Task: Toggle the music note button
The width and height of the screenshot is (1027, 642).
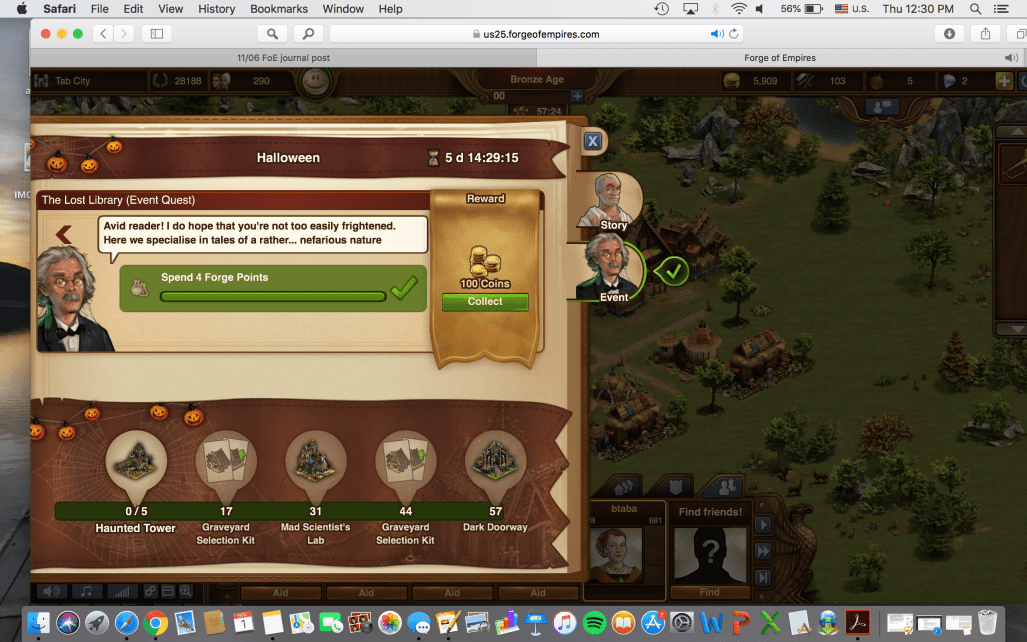Action: coord(86,592)
